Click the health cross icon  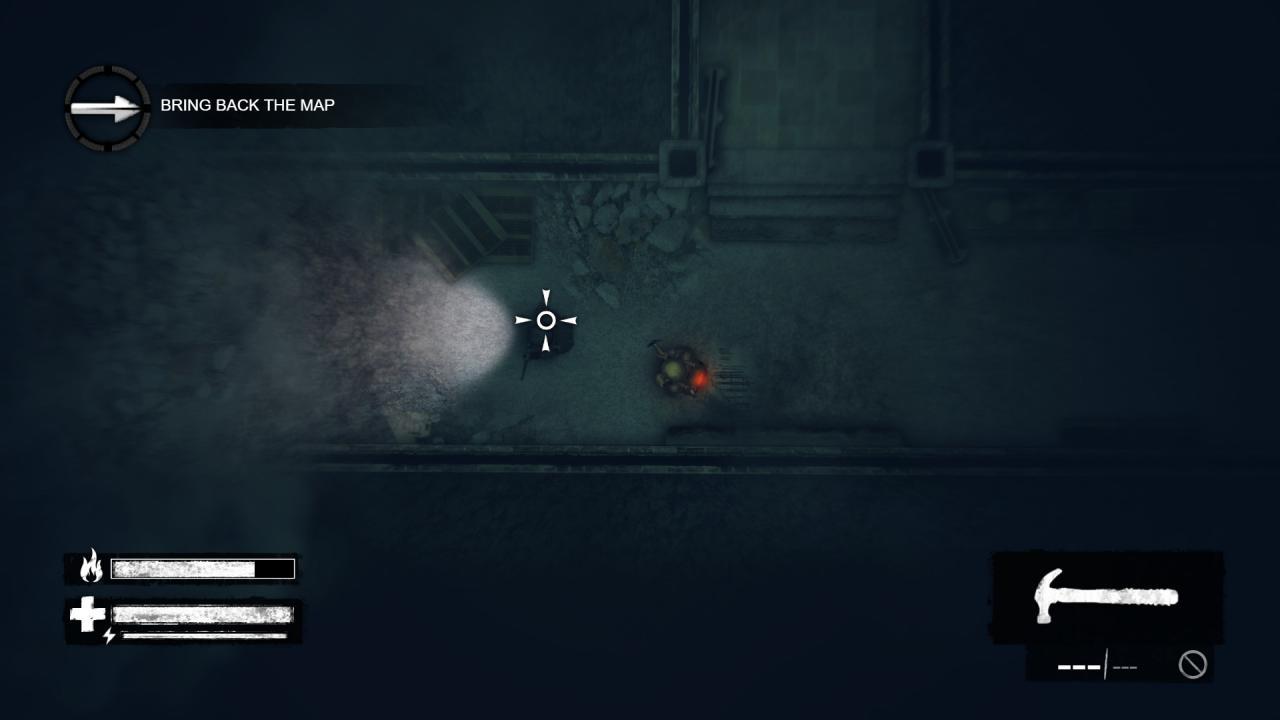pos(87,614)
